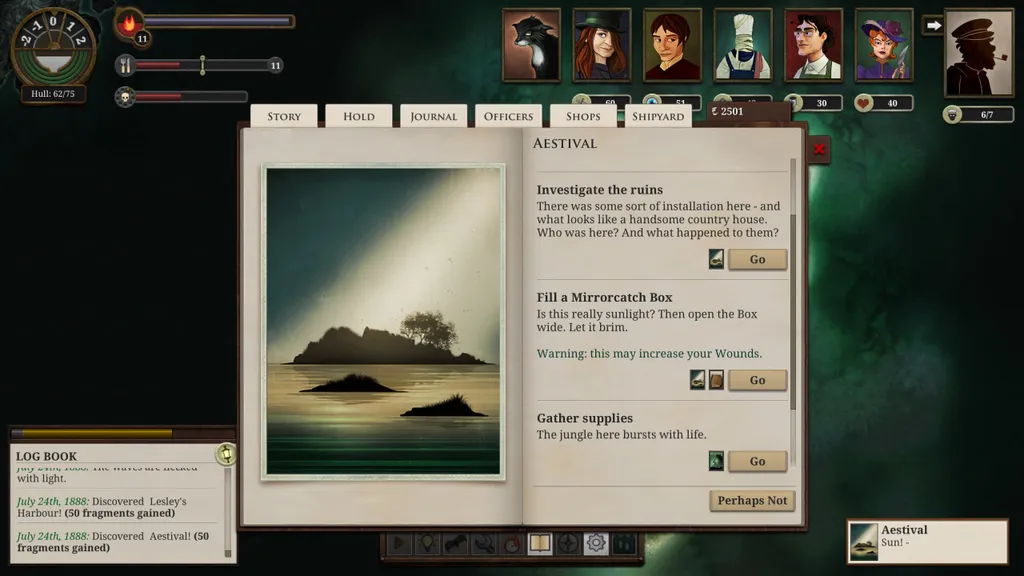Choose Go for Gather supplies

coord(757,461)
